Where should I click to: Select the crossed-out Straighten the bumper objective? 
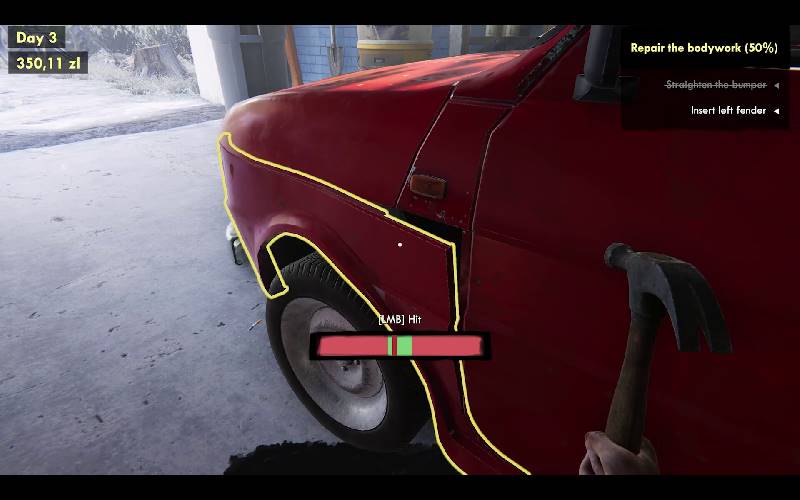tap(716, 86)
